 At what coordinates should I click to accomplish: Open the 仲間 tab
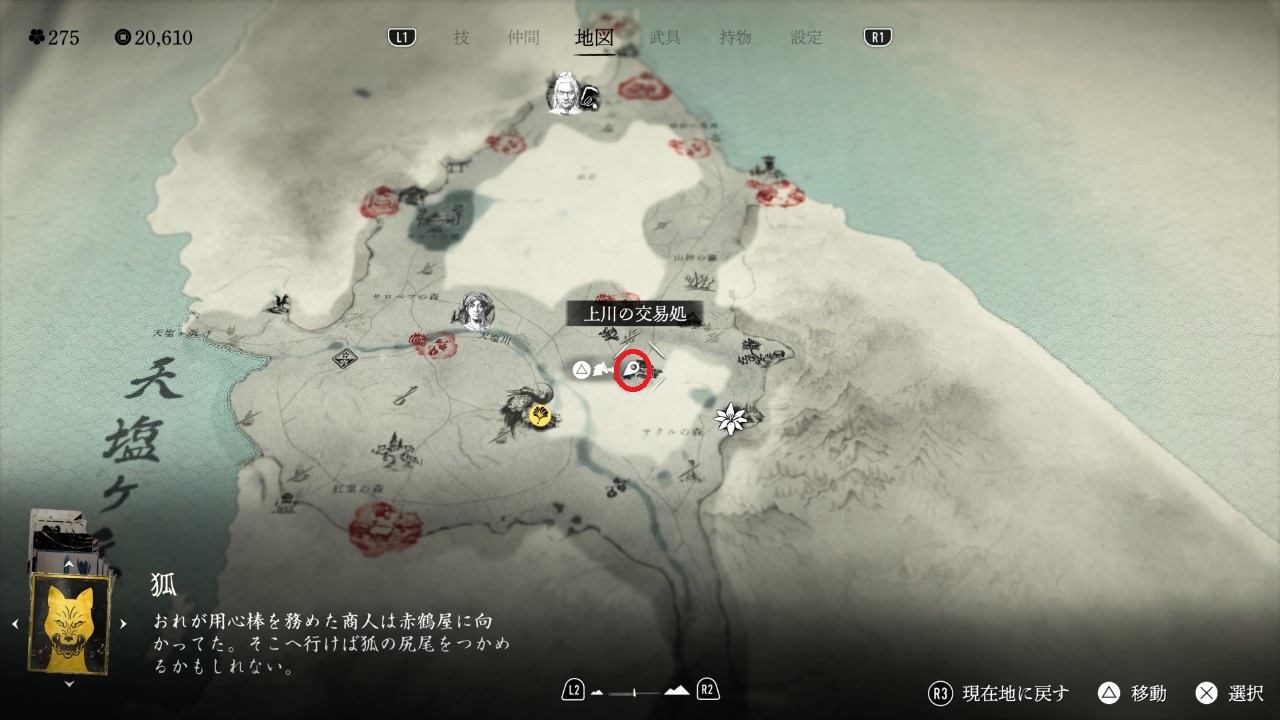point(523,38)
